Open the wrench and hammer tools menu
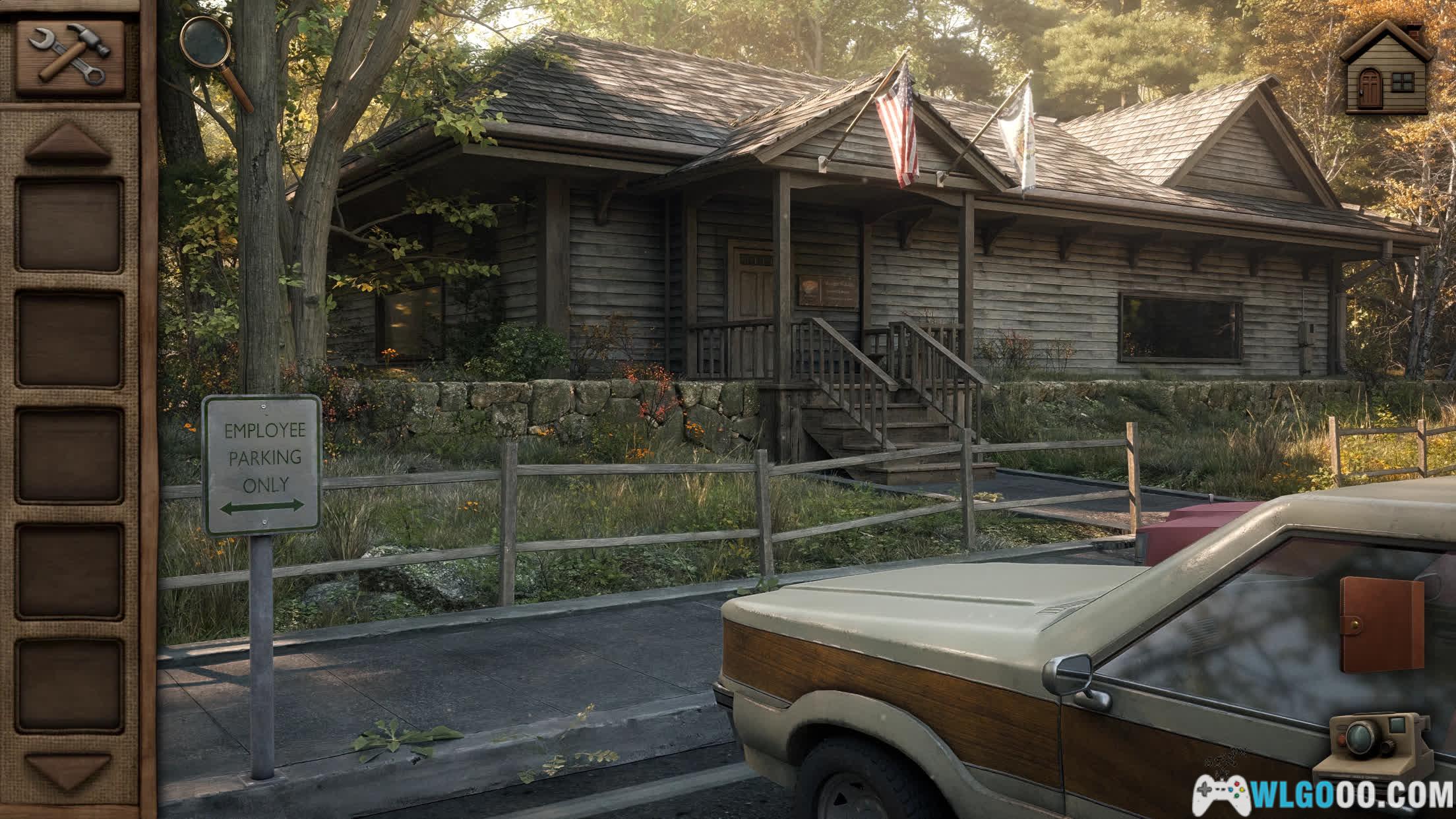 coord(70,55)
